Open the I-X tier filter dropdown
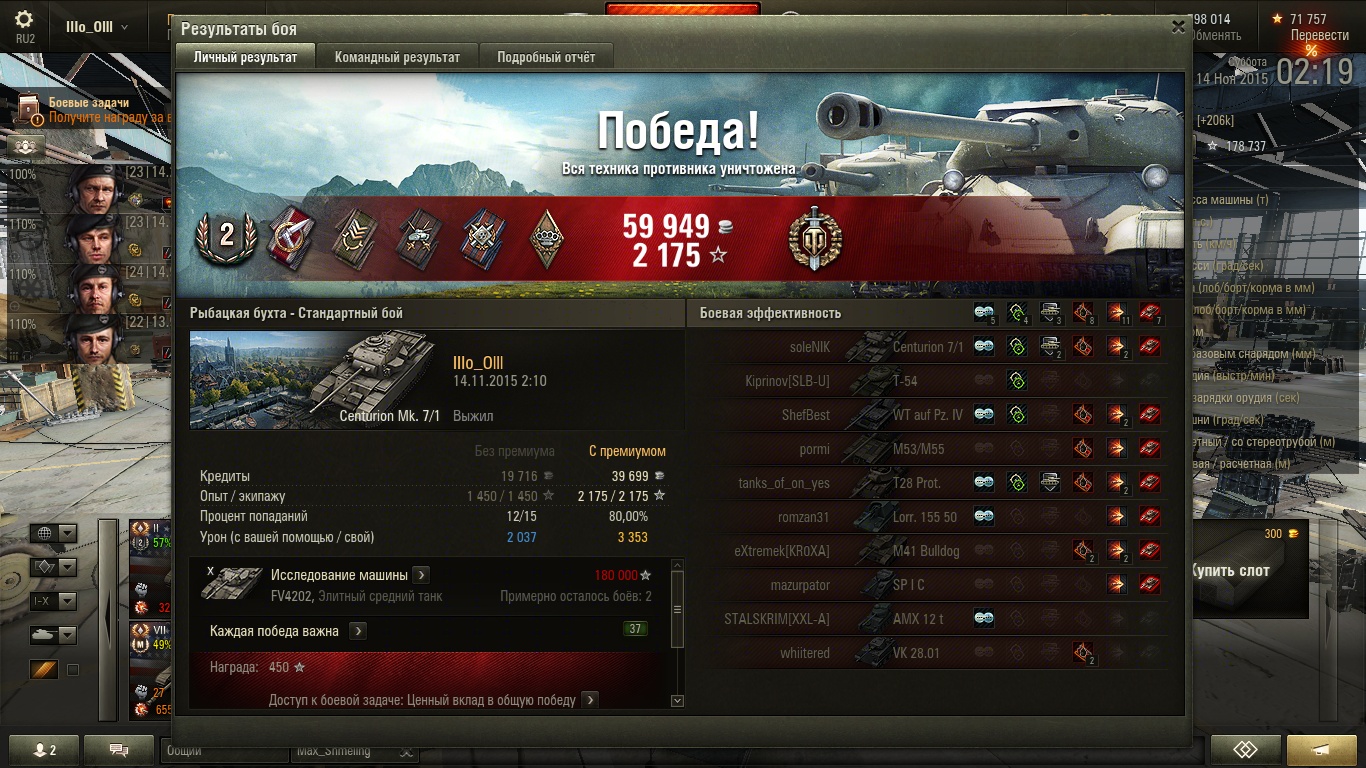 [x=53, y=601]
